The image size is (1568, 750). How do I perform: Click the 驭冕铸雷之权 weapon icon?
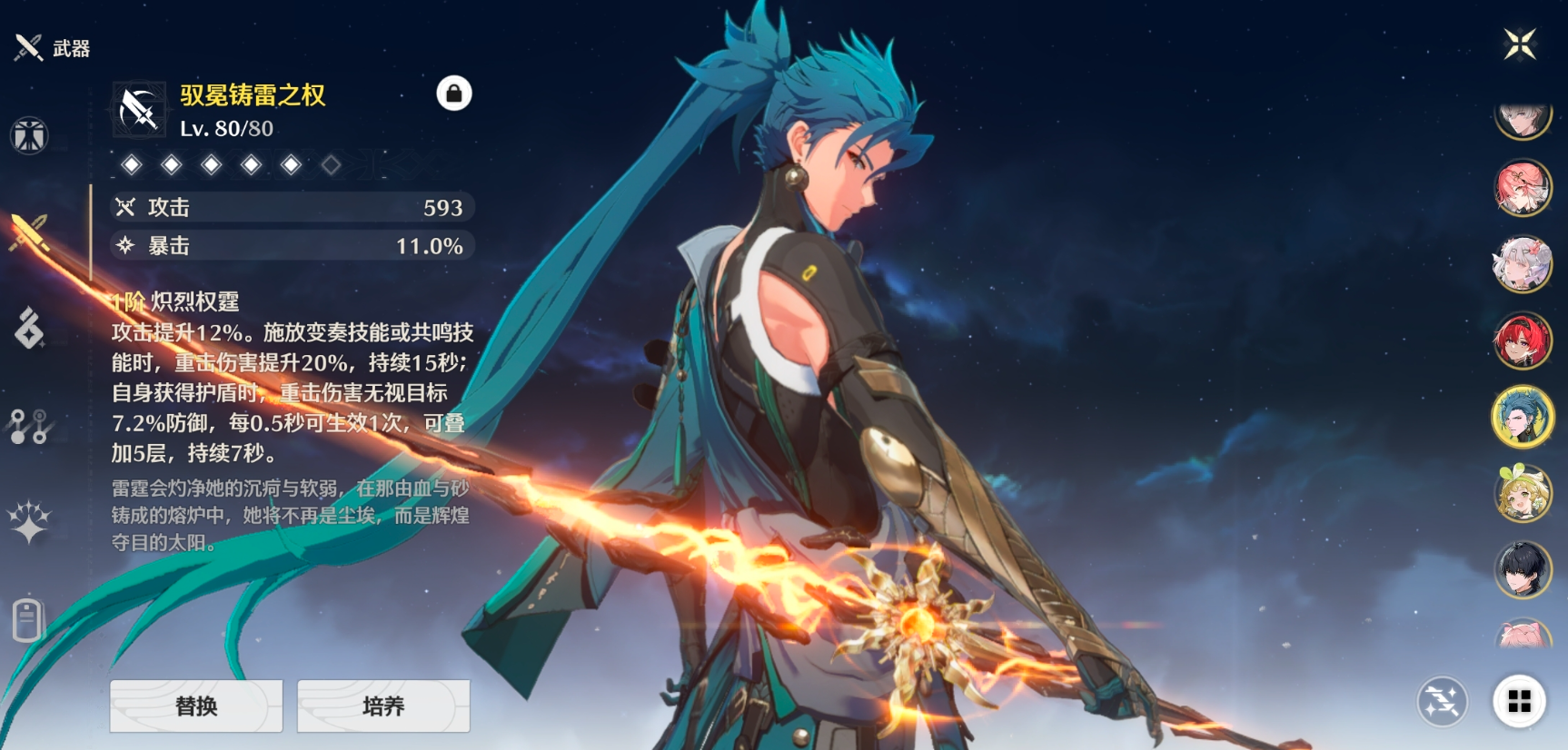139,110
